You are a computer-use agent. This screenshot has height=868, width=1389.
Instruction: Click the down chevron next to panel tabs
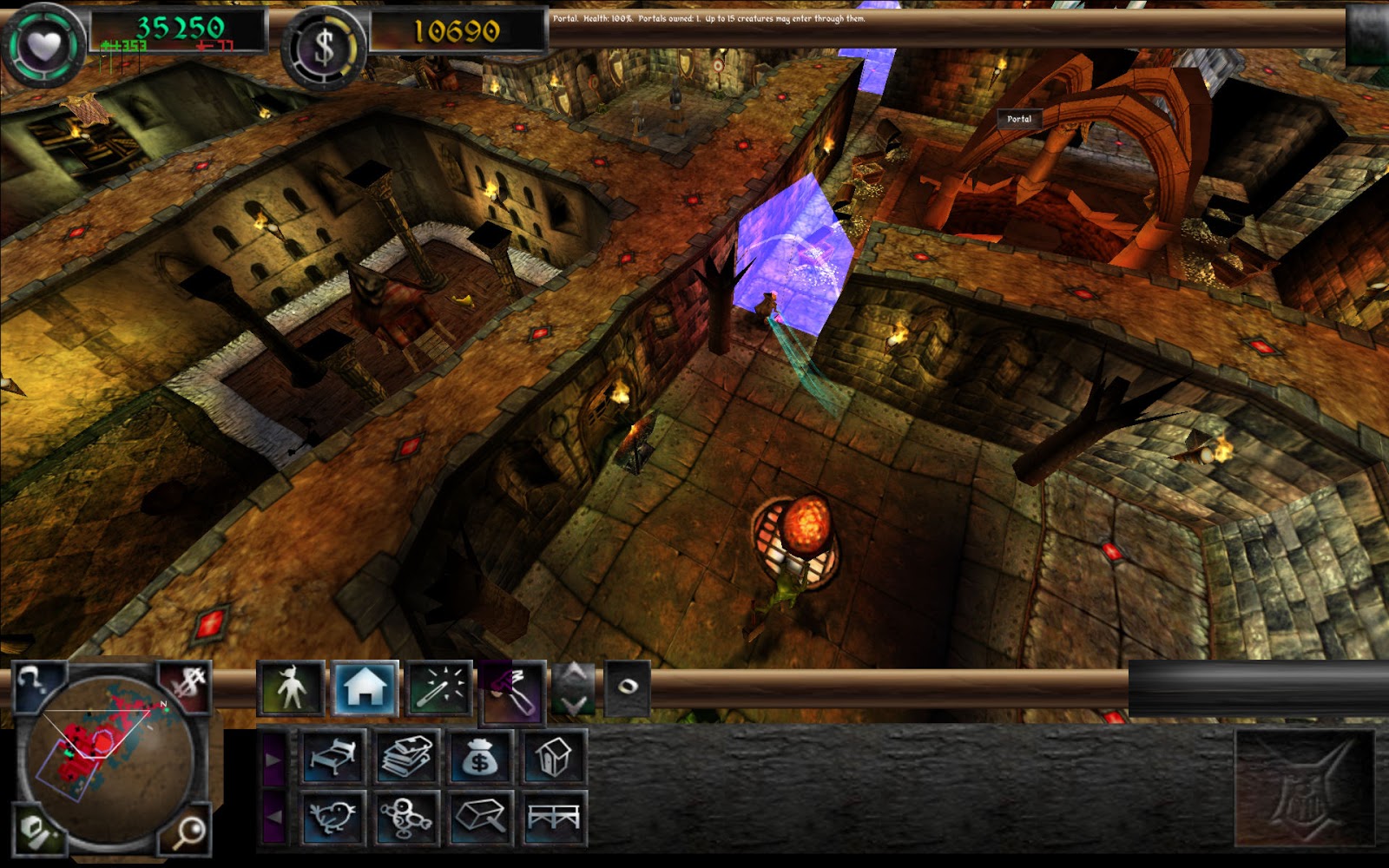(x=572, y=701)
